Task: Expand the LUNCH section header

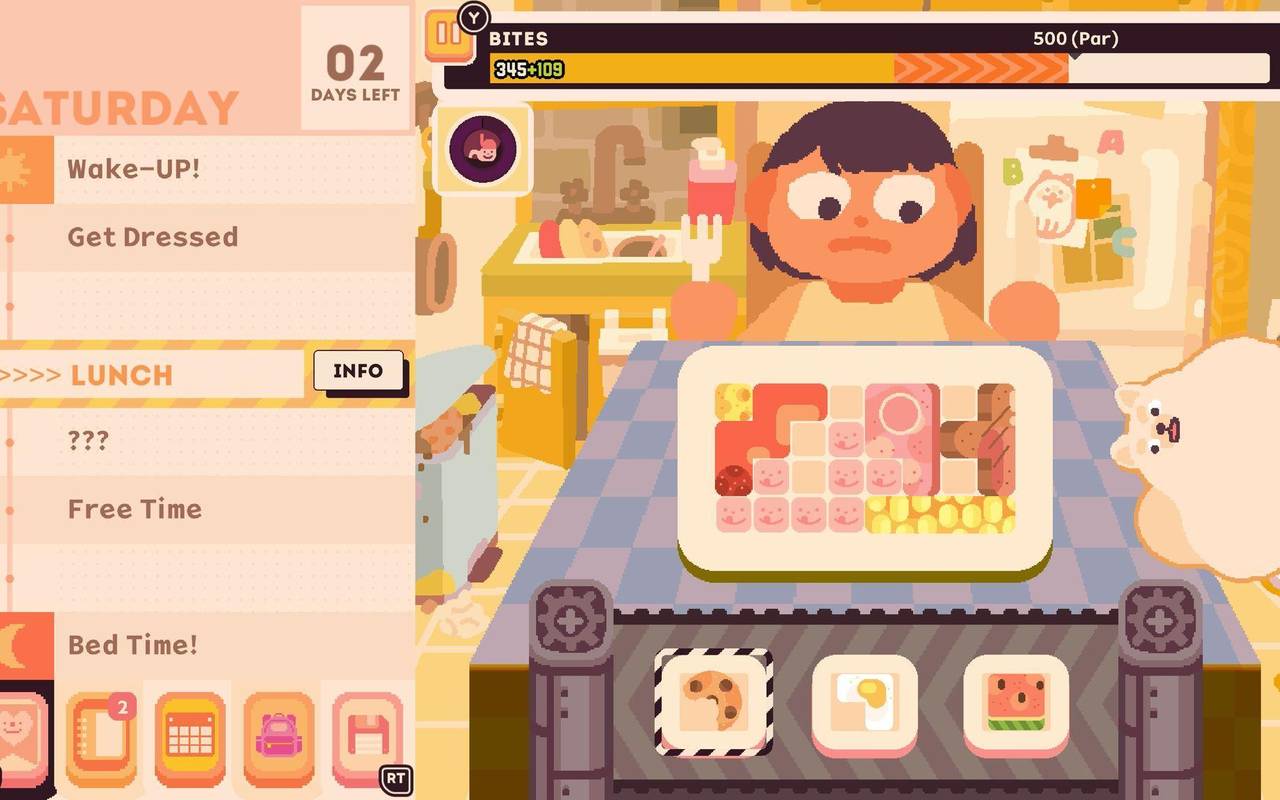Action: (120, 376)
